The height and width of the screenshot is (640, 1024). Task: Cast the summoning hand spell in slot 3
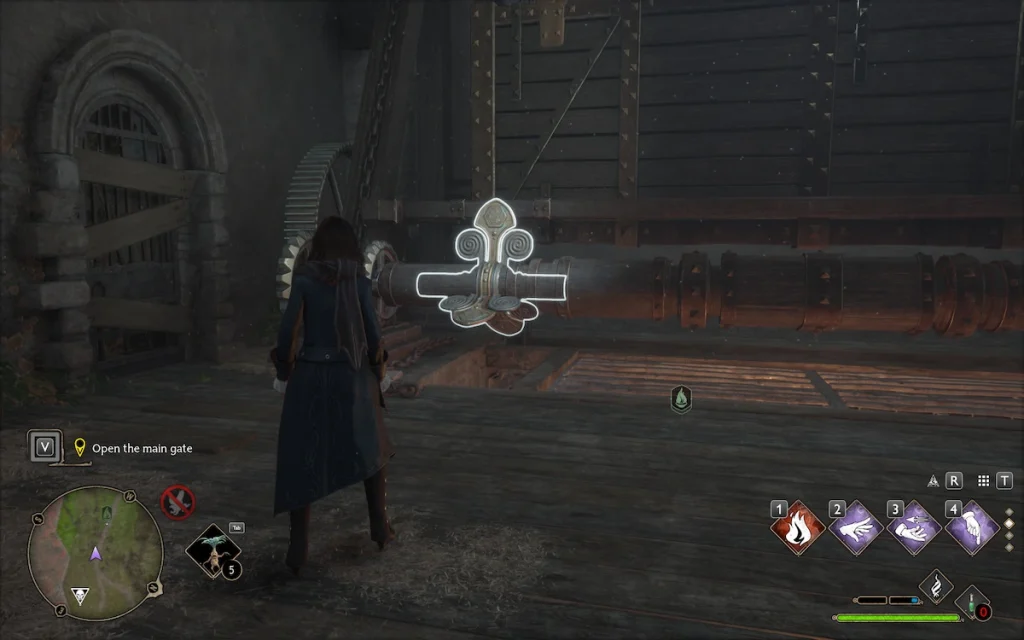(913, 527)
